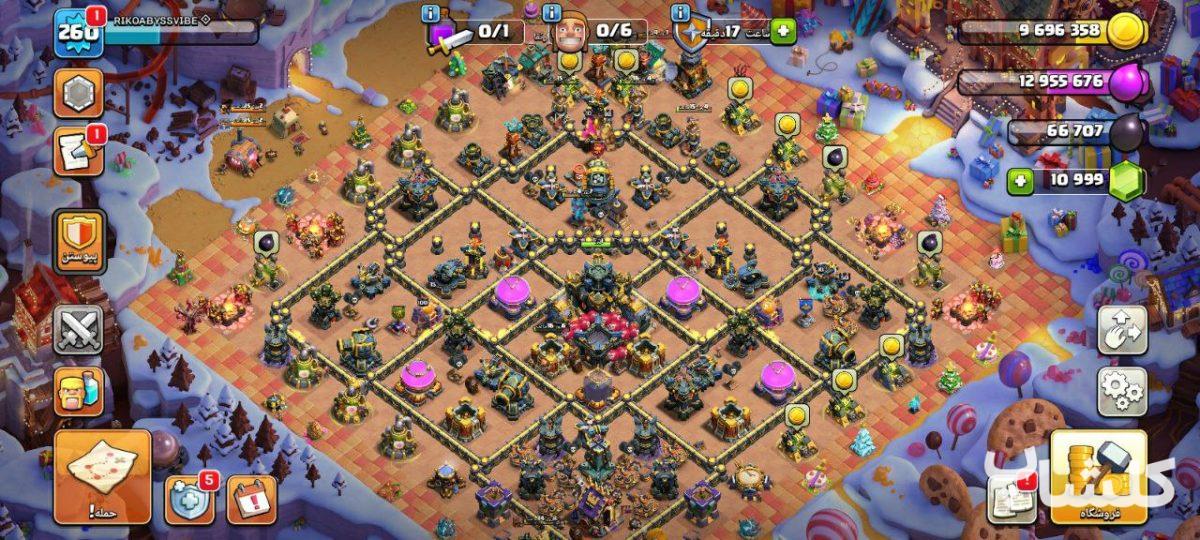This screenshot has width=1200, height=540.
Task: Open the shop with gold and hammer
Action: click(x=1098, y=477)
